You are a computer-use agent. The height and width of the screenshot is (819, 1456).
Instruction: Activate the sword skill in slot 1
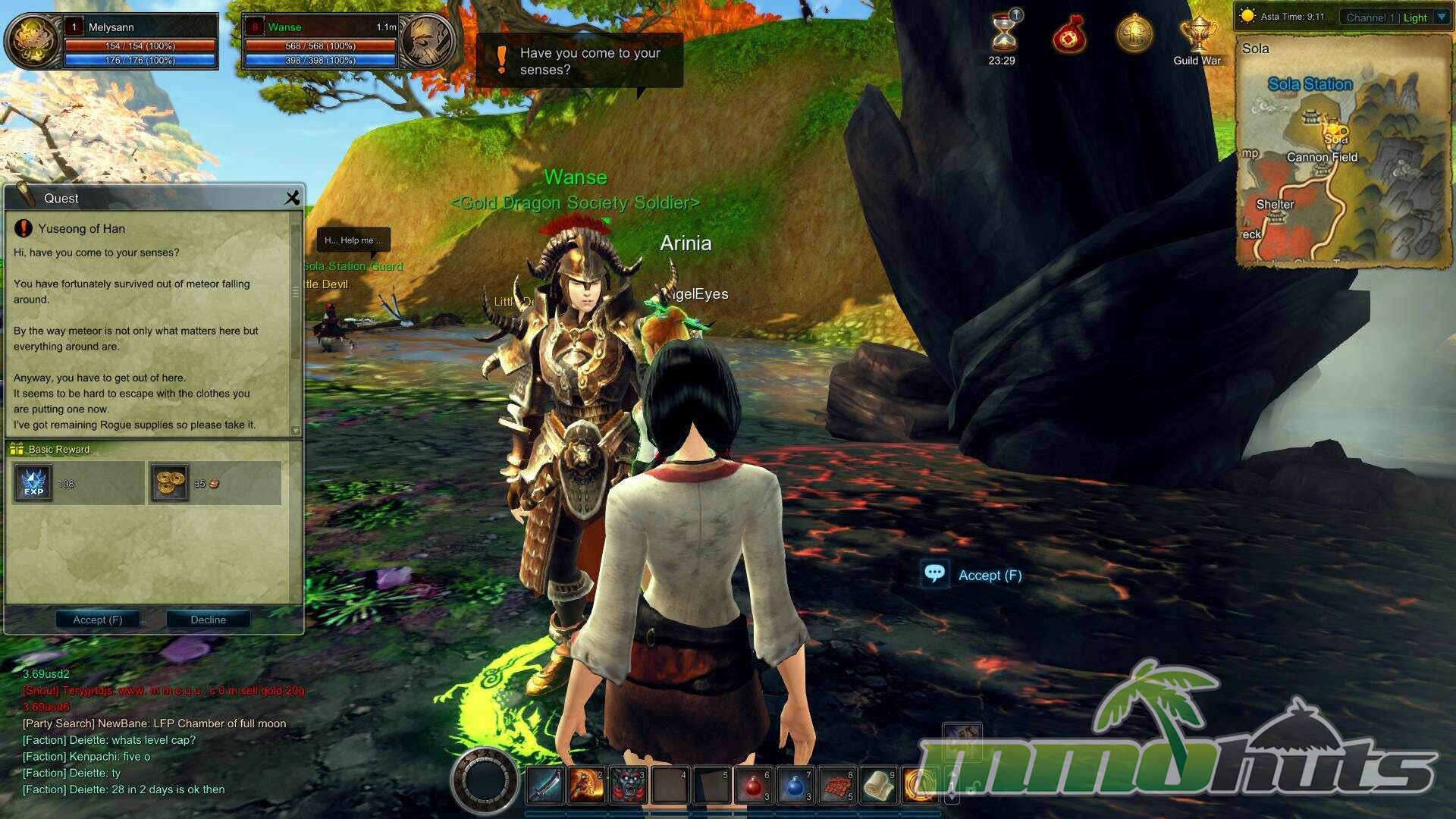pyautogui.click(x=544, y=786)
